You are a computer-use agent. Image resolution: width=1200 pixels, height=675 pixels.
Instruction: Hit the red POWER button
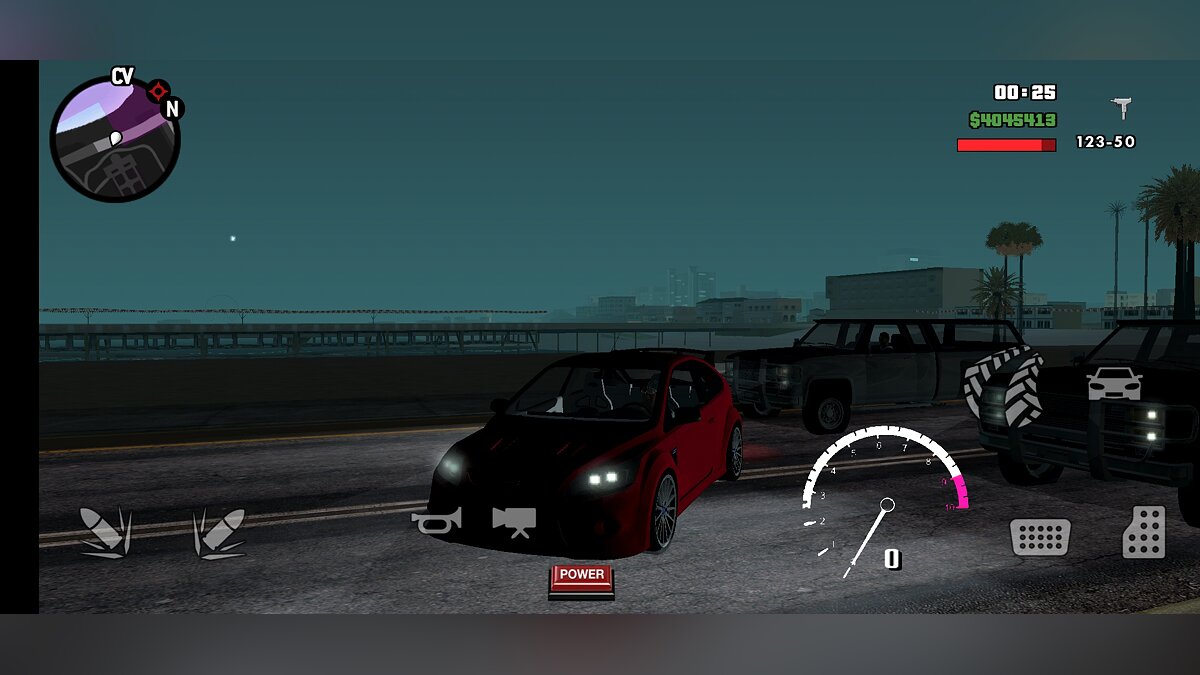coord(582,578)
